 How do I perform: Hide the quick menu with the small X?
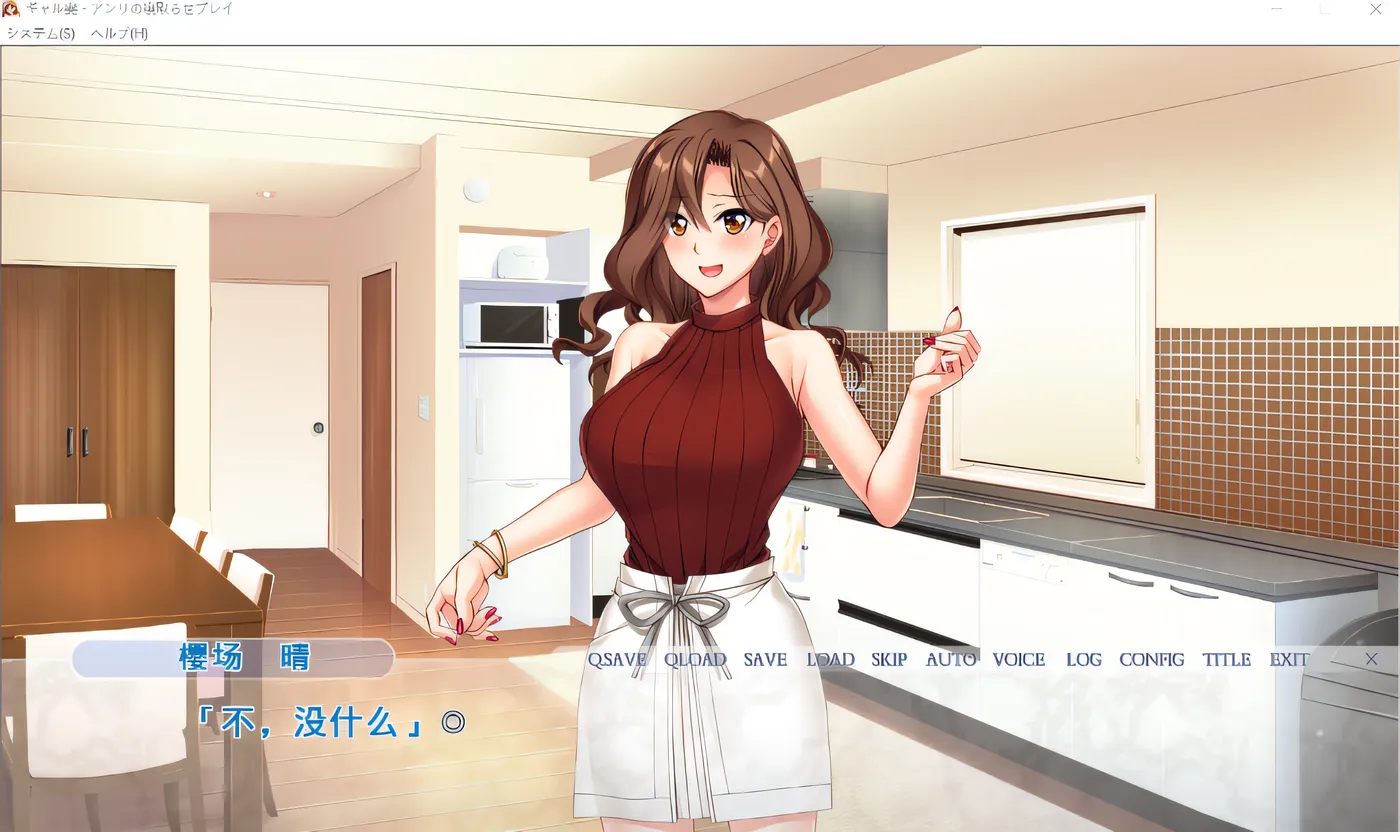pos(1371,659)
